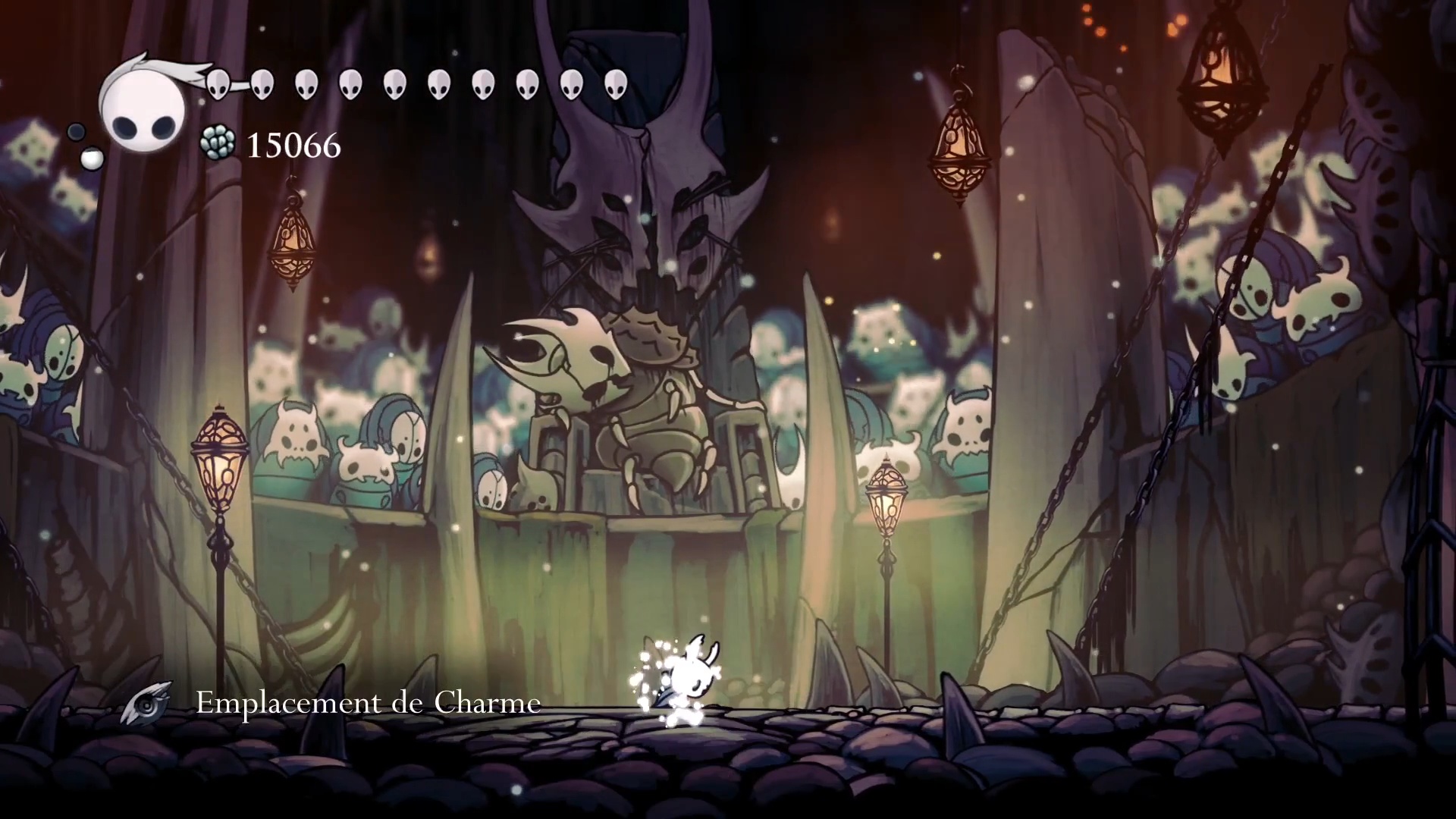
Task: Click the geo currency icon
Action: coord(218,143)
